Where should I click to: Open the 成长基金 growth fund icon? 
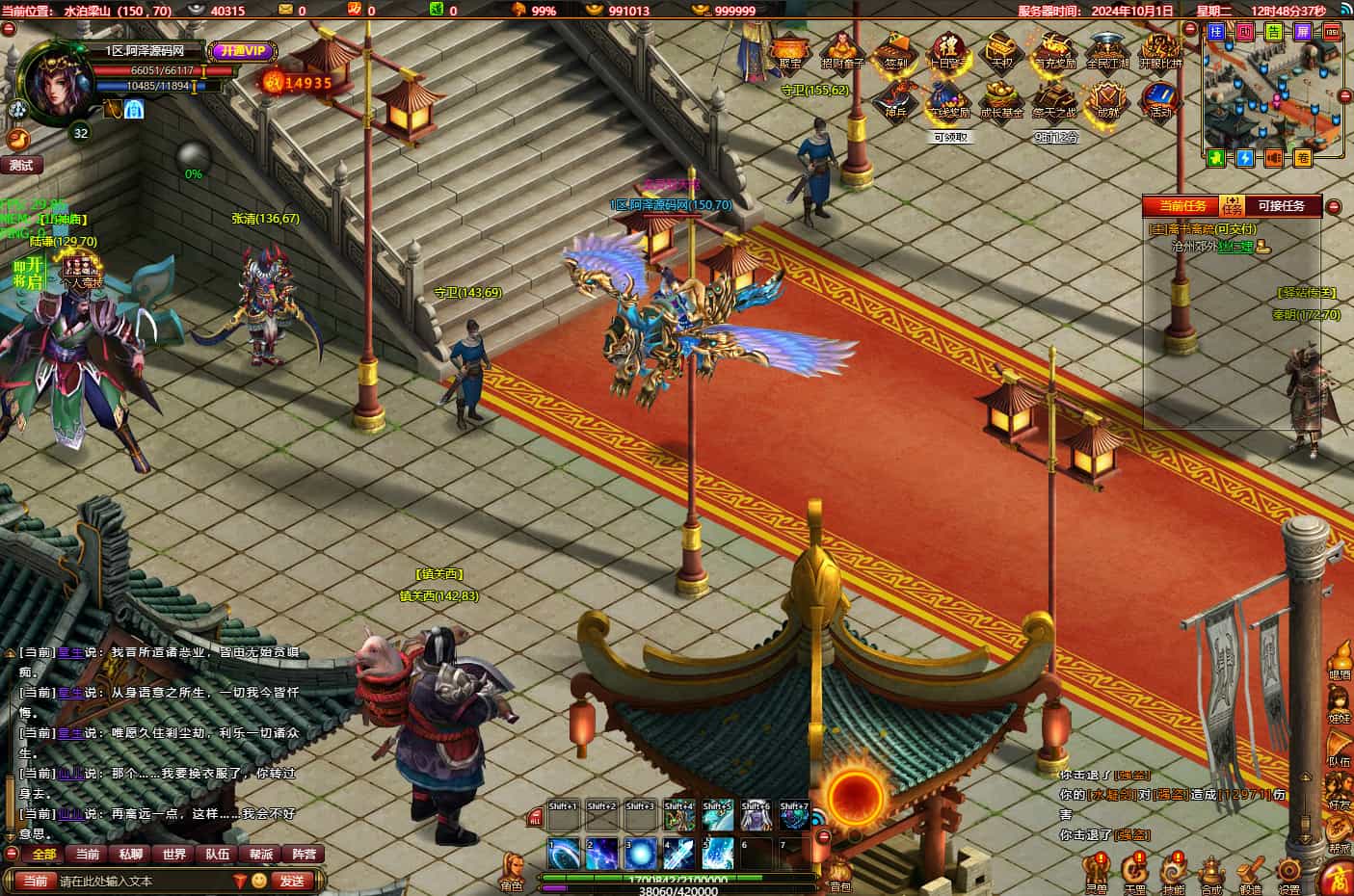(x=1001, y=100)
